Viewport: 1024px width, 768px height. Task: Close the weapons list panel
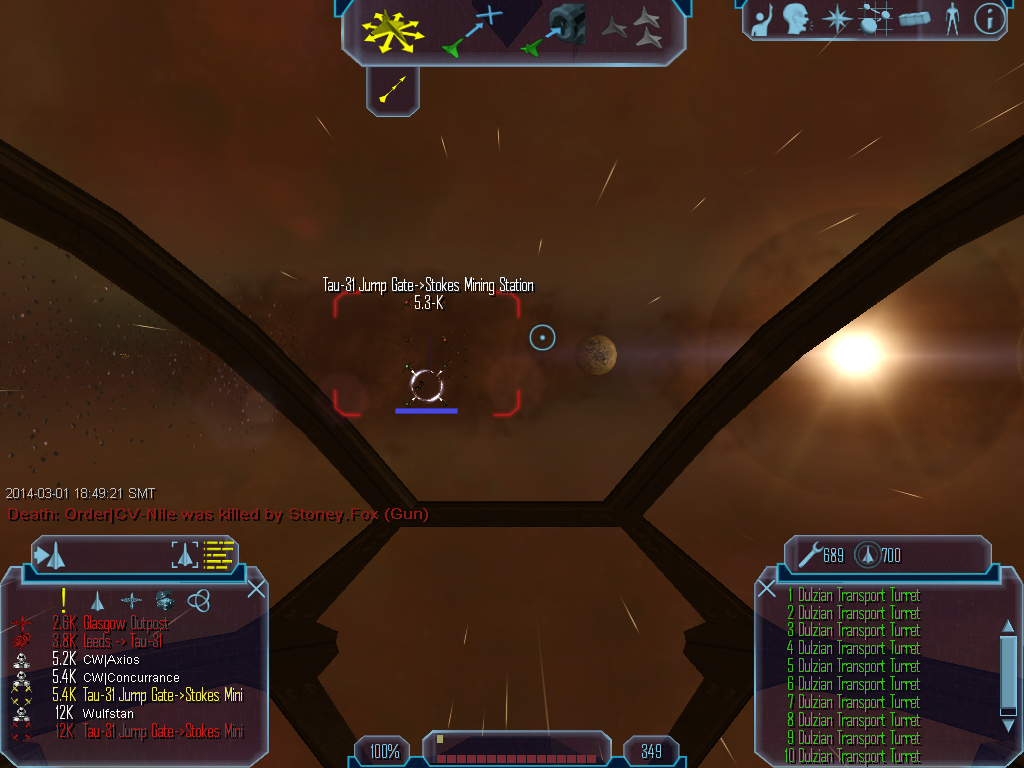[x=767, y=589]
